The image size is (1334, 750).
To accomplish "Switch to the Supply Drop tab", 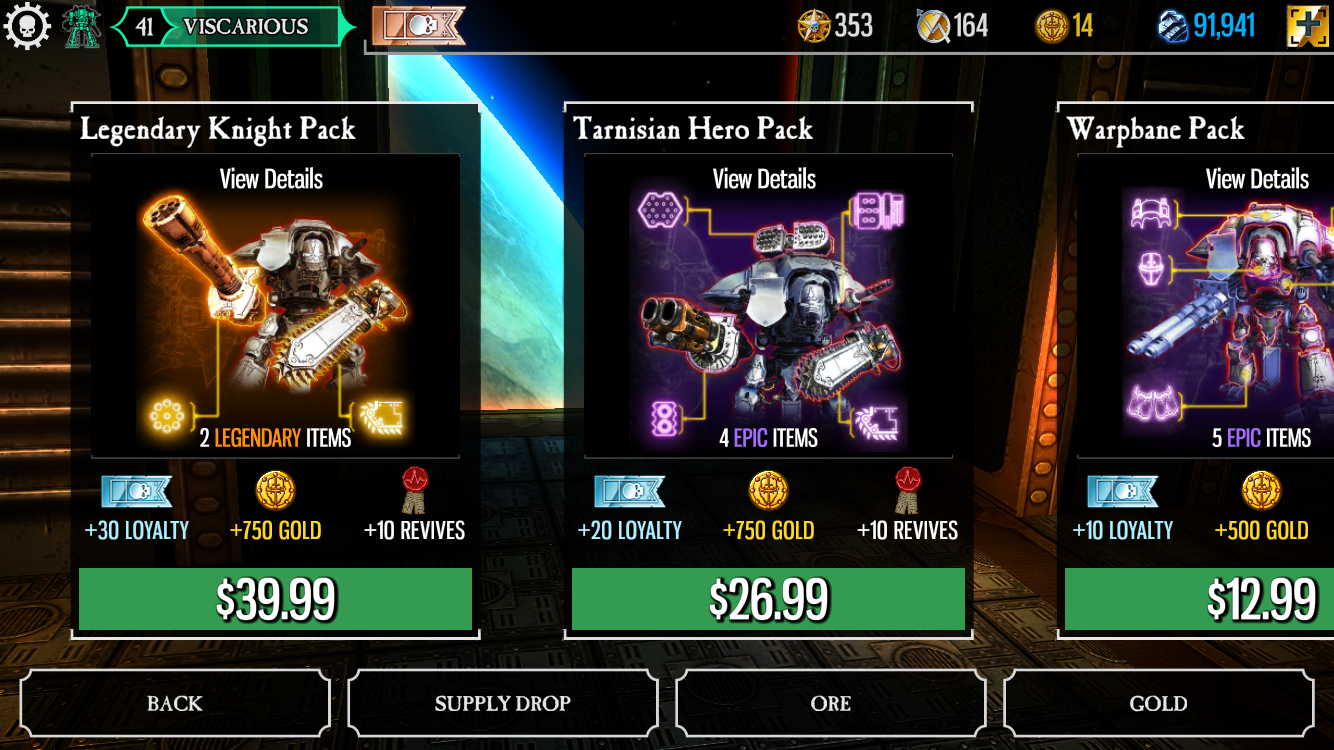I will point(502,704).
